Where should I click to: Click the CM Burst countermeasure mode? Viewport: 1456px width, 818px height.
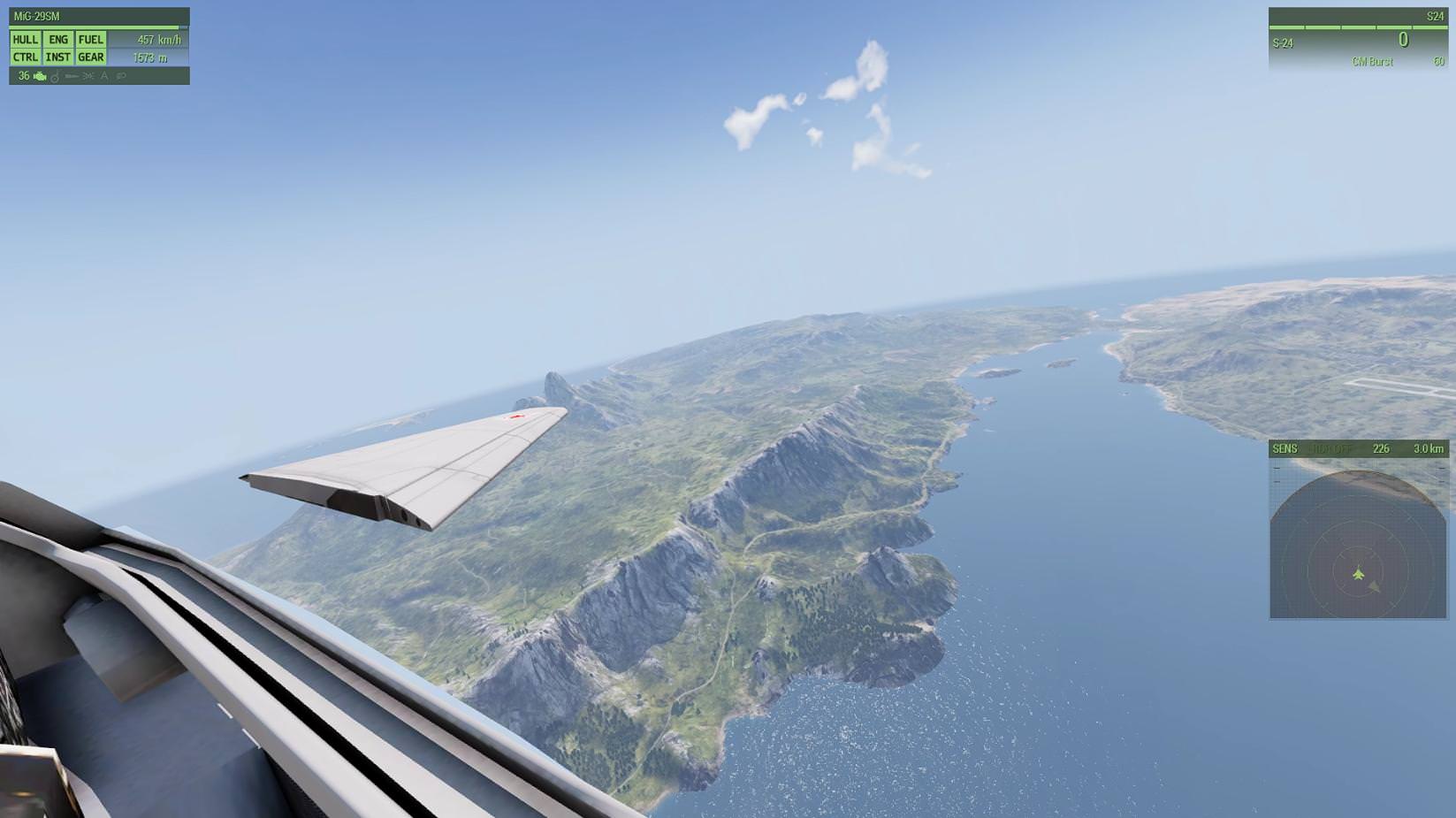coord(1372,62)
